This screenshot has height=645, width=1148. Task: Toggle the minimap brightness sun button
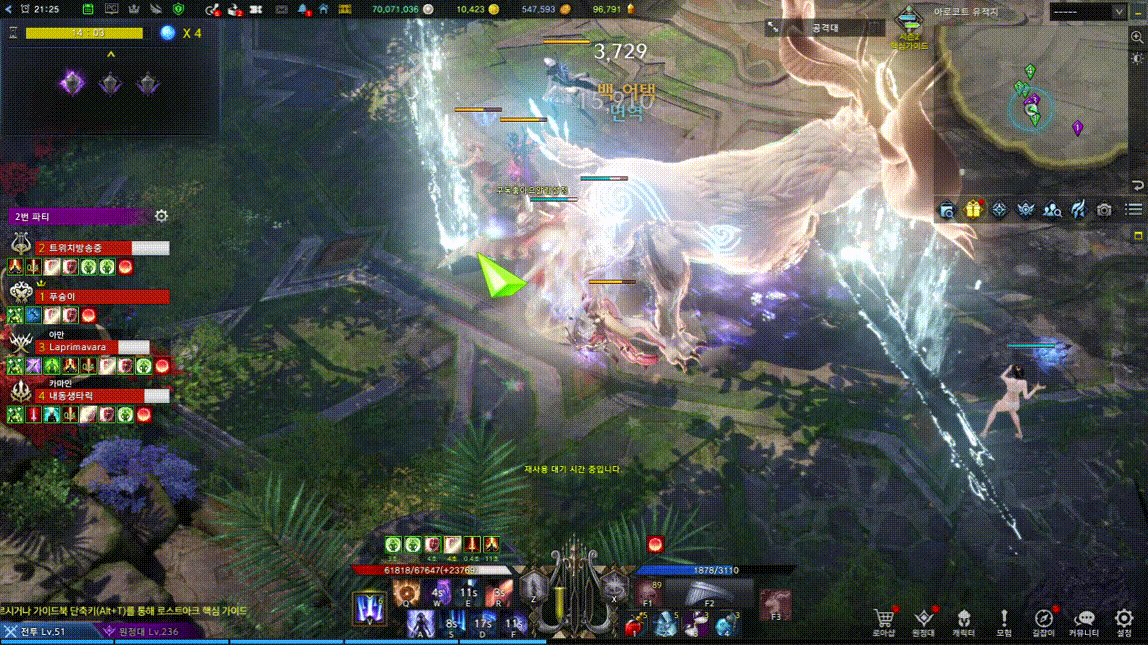[1137, 59]
